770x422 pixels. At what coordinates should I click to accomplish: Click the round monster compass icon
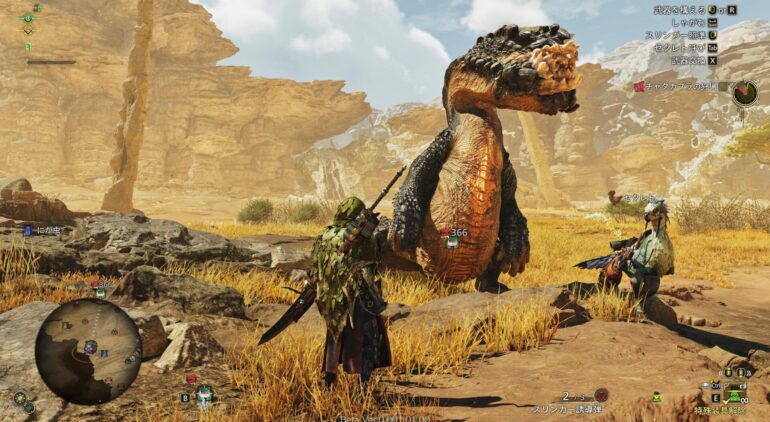coord(744,93)
